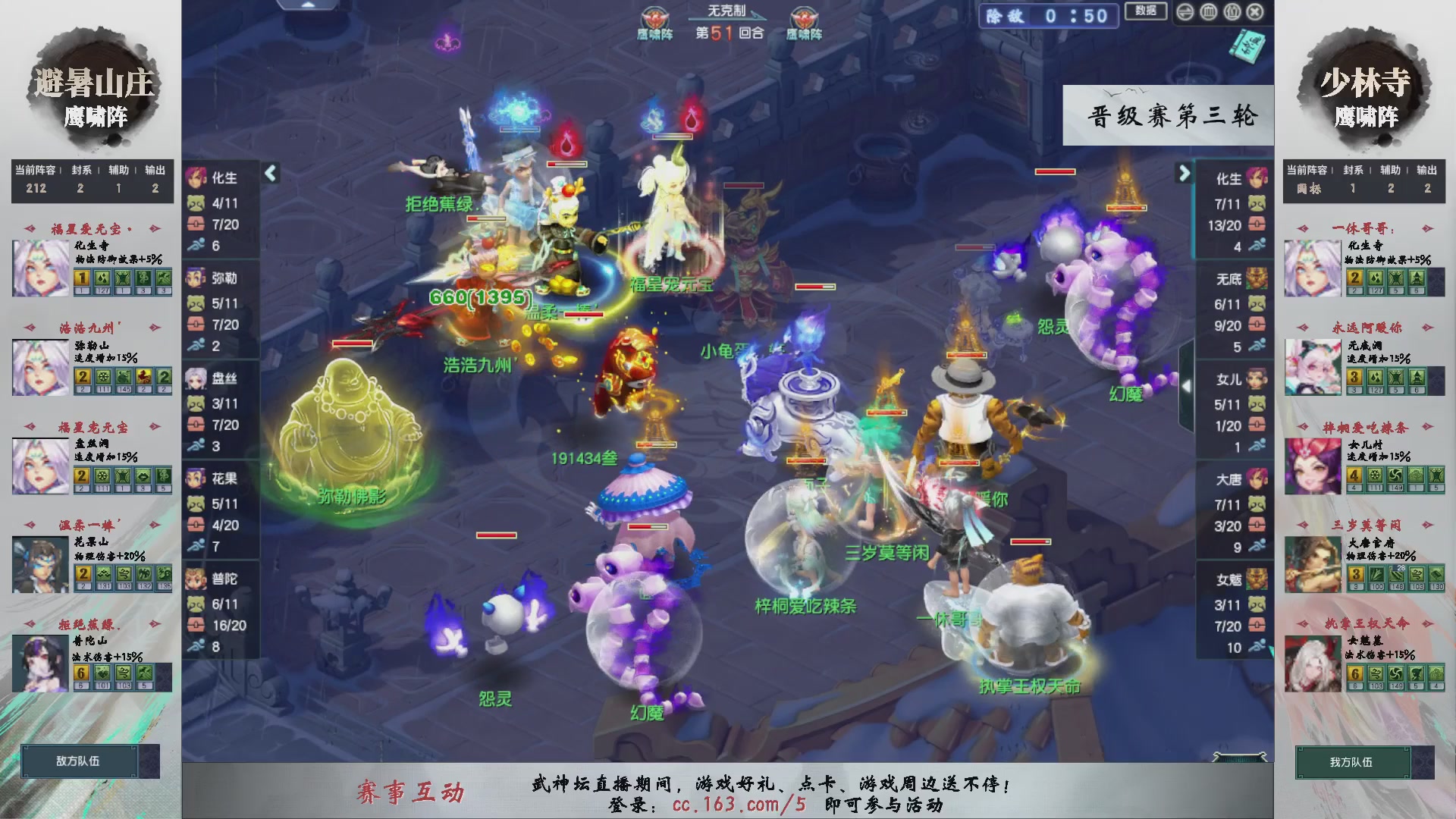Screen dimensions: 1456x819
Task: Click 女魃's summon icon in right panel
Action: 1256,604
